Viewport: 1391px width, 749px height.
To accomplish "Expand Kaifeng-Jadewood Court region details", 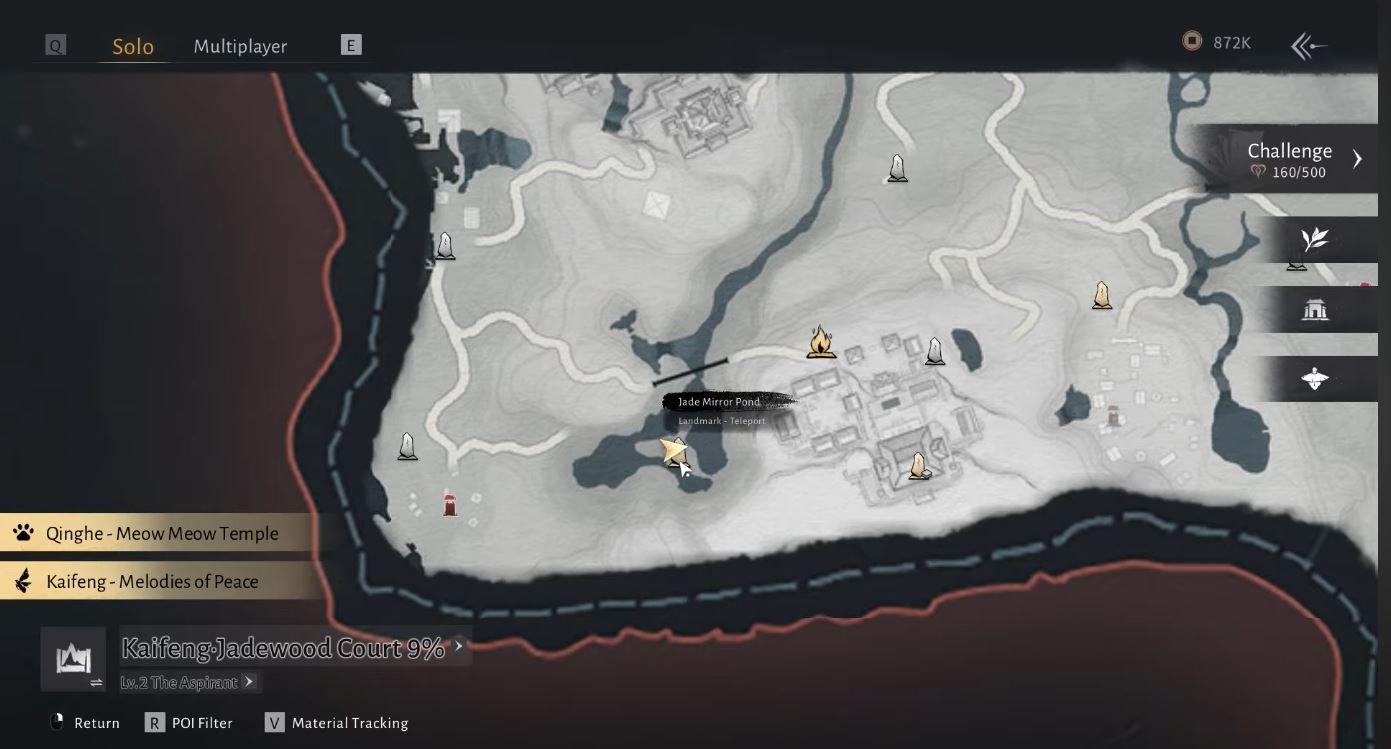I will click(x=459, y=647).
